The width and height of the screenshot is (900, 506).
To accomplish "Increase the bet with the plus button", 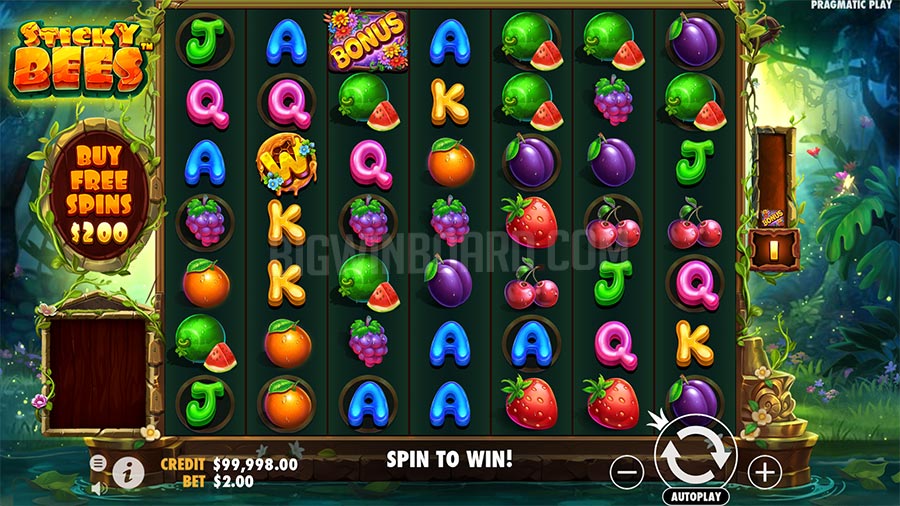I will pyautogui.click(x=764, y=471).
